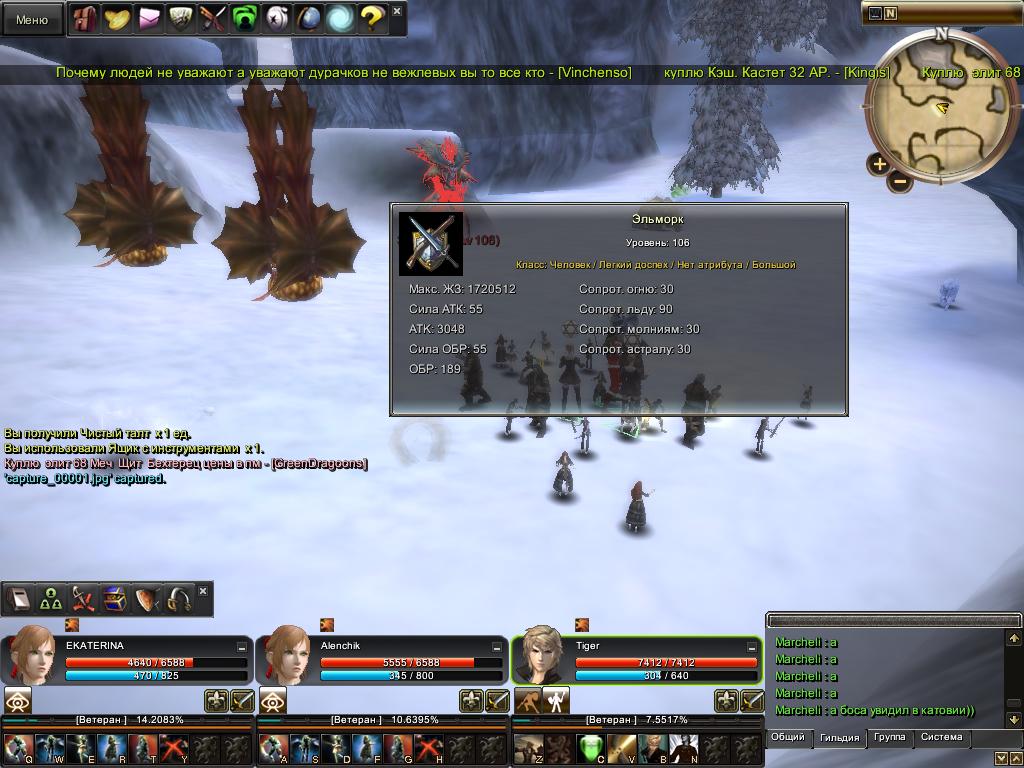Open the green character silhouette icon

(x=244, y=19)
